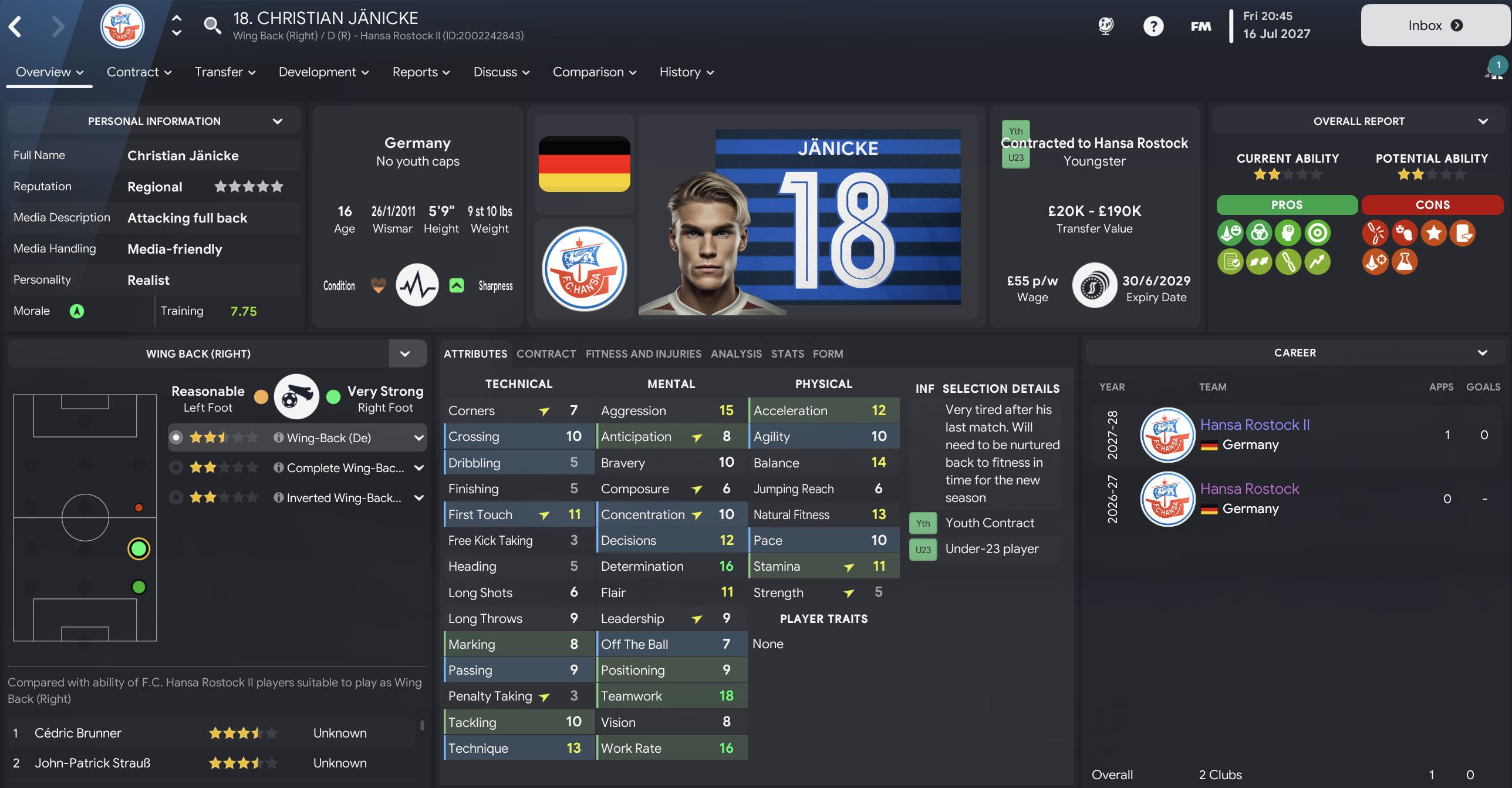Open the Contract menu
The width and height of the screenshot is (1512, 788).
139,72
